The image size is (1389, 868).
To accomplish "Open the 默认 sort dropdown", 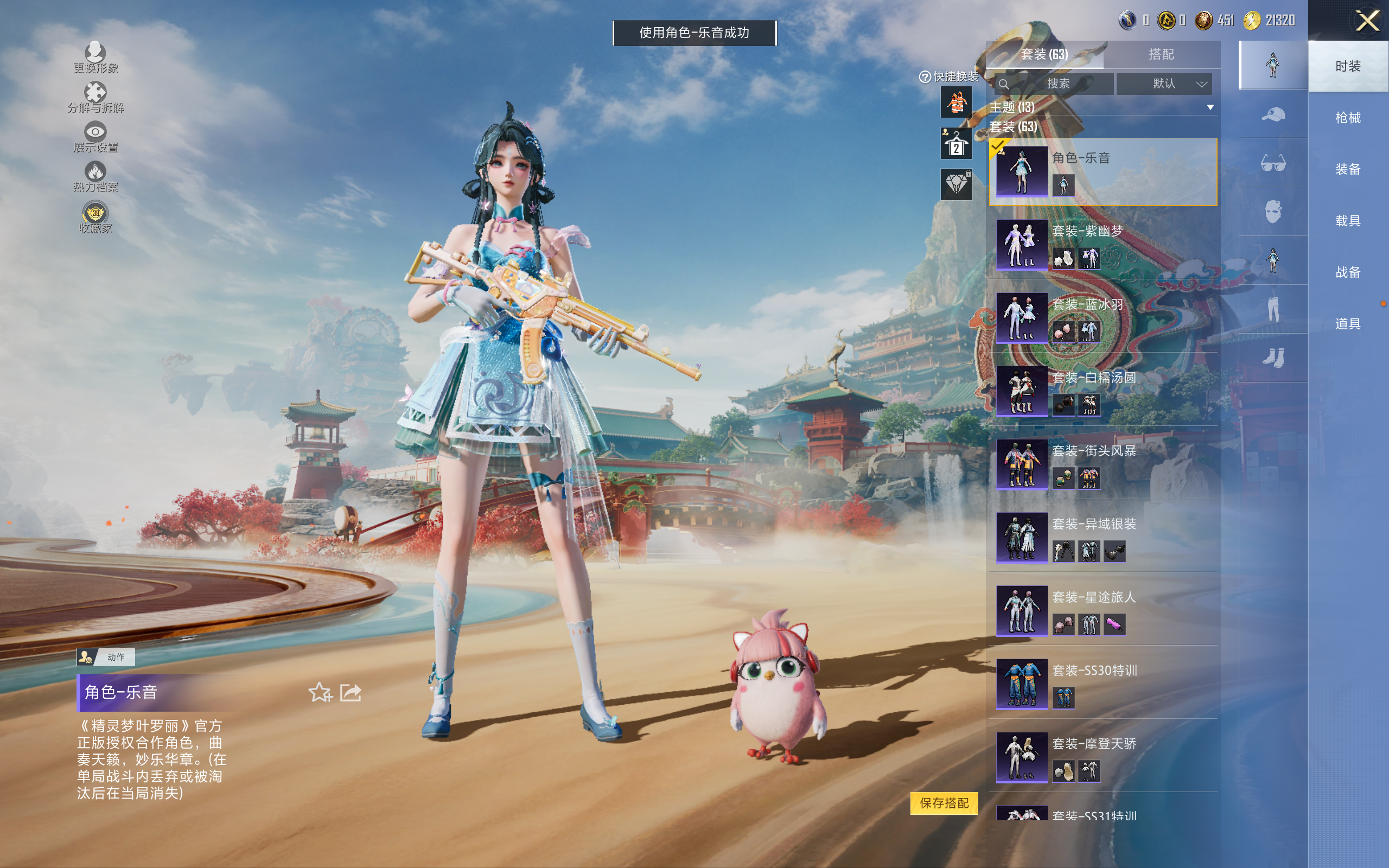I will click(x=1165, y=84).
